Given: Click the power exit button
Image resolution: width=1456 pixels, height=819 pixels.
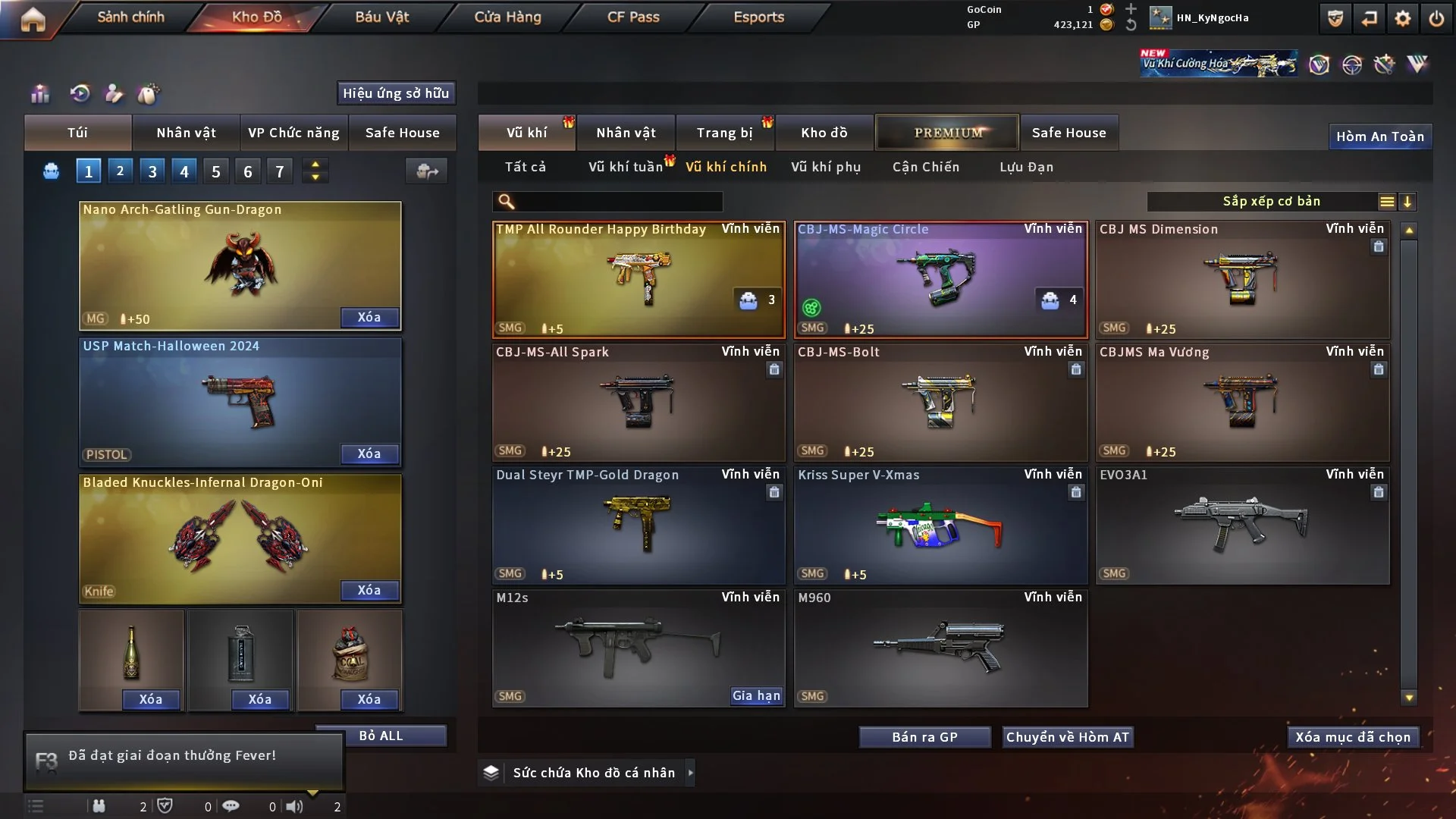Looking at the screenshot, I should click(1436, 19).
